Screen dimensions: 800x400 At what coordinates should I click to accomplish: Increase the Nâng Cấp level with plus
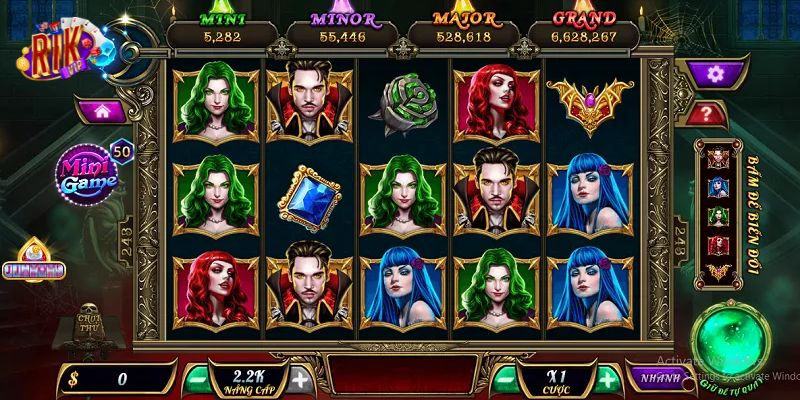(x=301, y=378)
